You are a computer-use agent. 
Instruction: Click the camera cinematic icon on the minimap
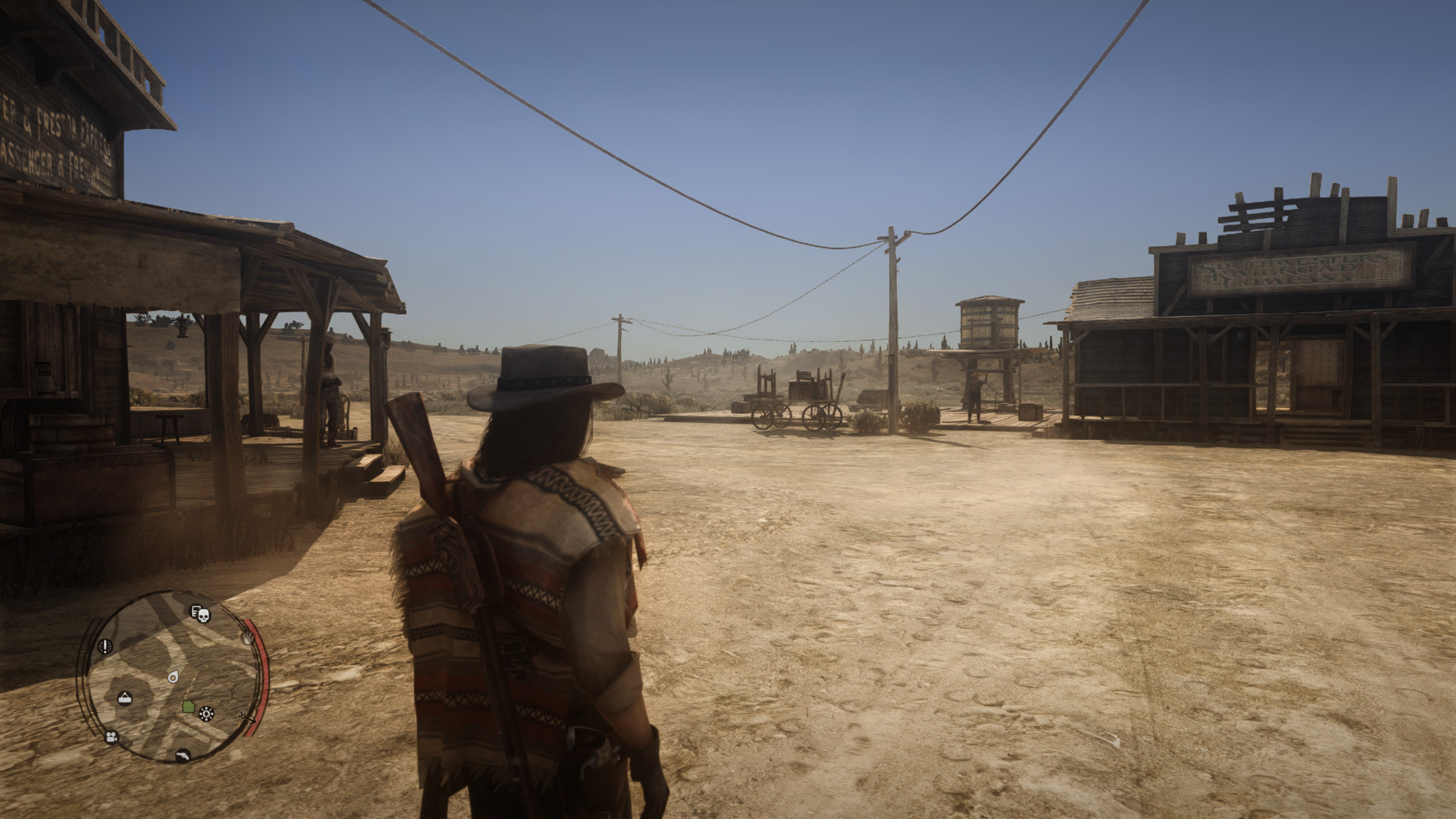click(111, 738)
